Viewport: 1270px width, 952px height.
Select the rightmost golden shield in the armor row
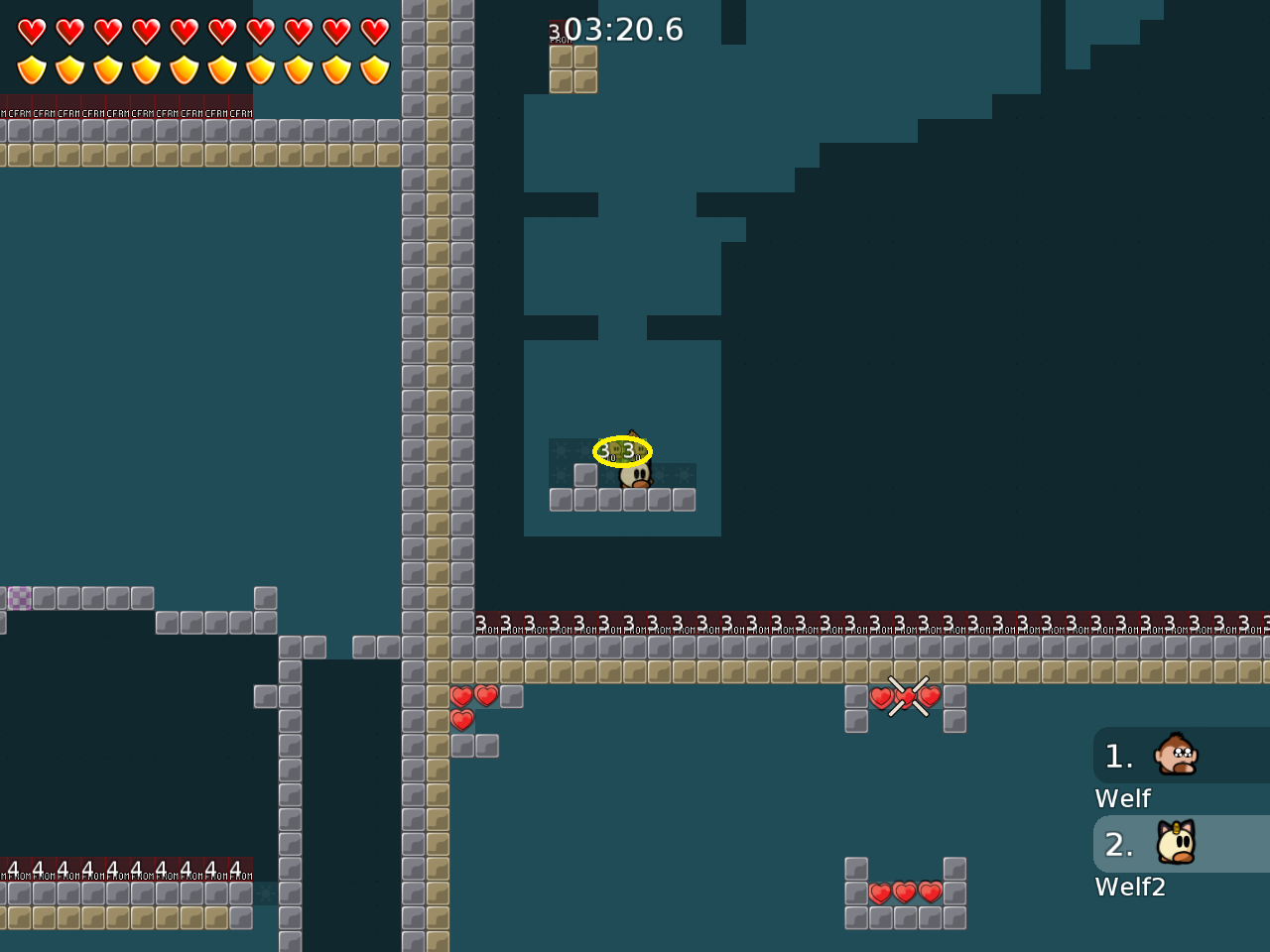(x=374, y=67)
